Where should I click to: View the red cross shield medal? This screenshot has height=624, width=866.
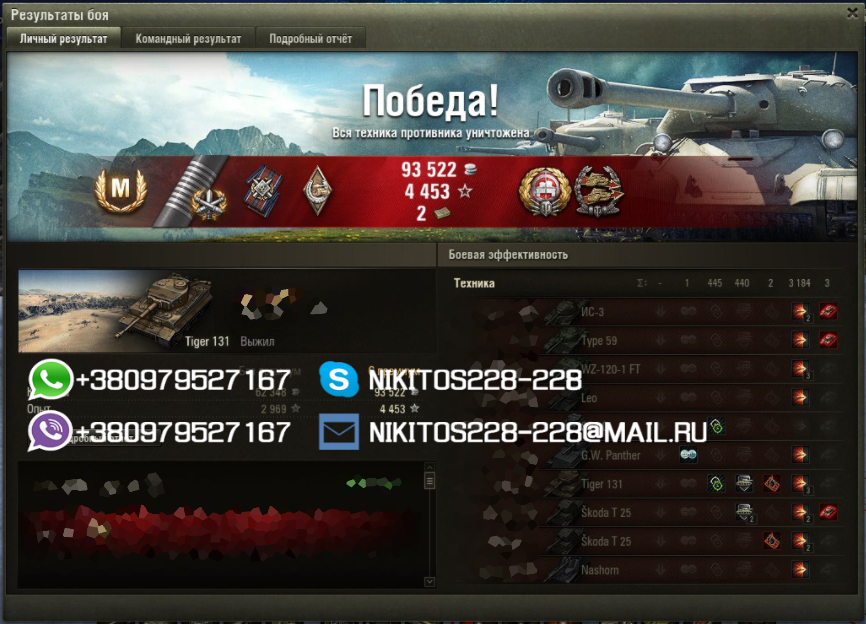coord(544,190)
